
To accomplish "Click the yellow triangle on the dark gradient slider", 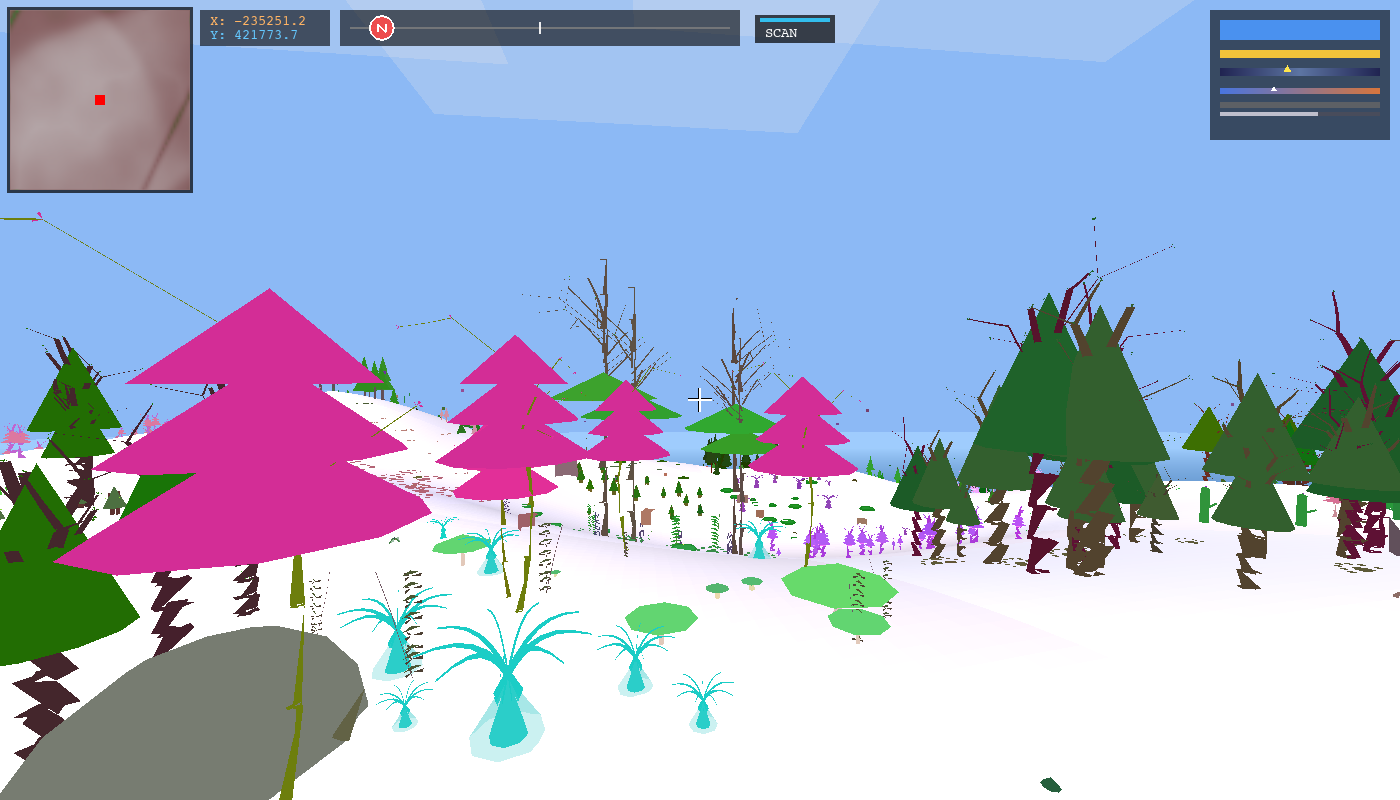I will click(x=1288, y=70).
